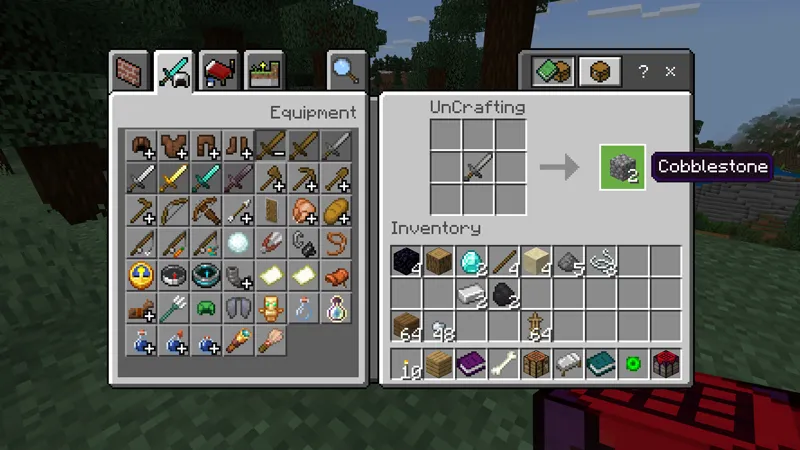This screenshot has height=450, width=800.
Task: Select the diamond sword in Equipment
Action: [205, 179]
